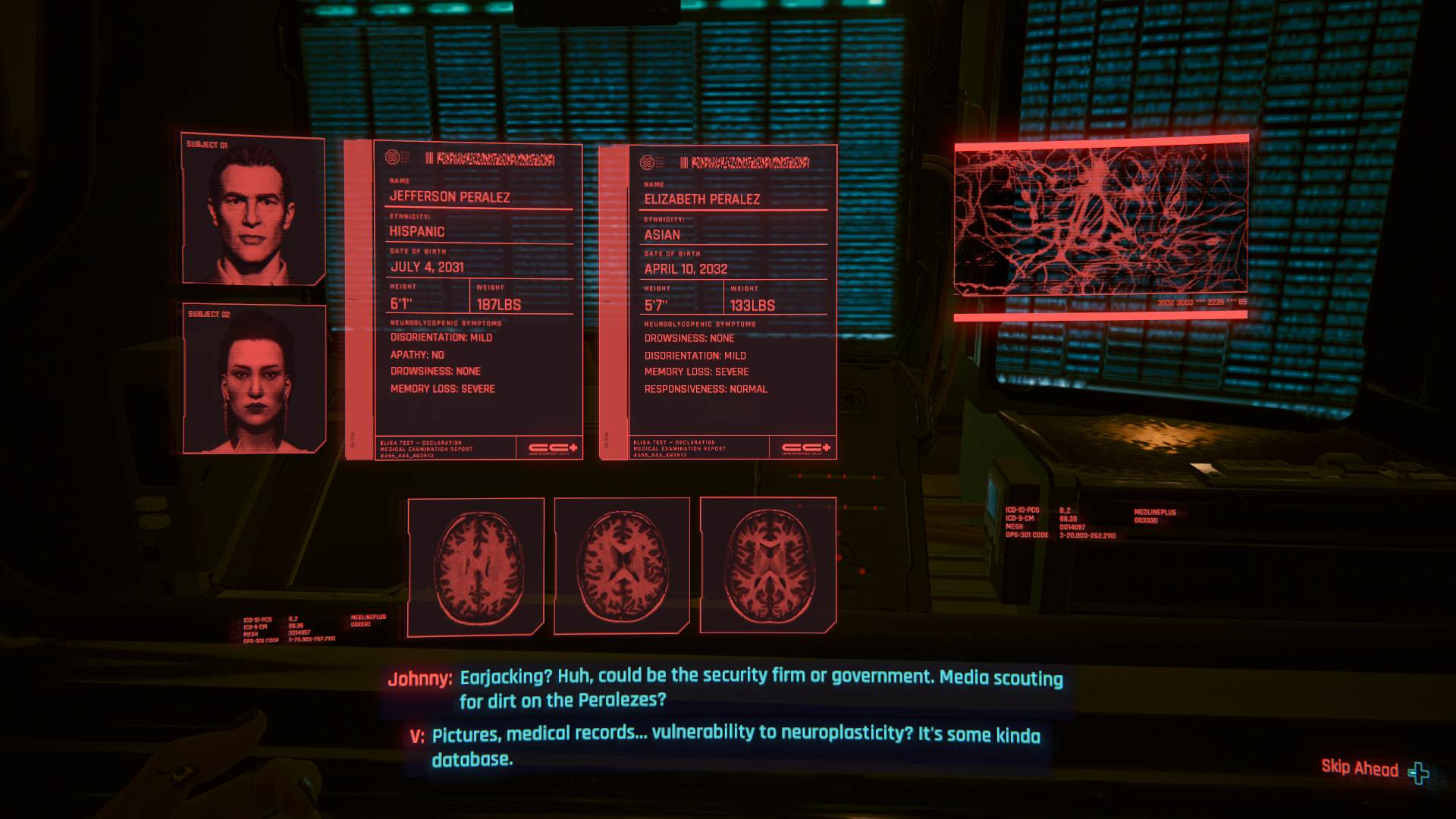This screenshot has height=819, width=1456.
Task: Open the rightmost brain scan image
Action: click(x=768, y=565)
